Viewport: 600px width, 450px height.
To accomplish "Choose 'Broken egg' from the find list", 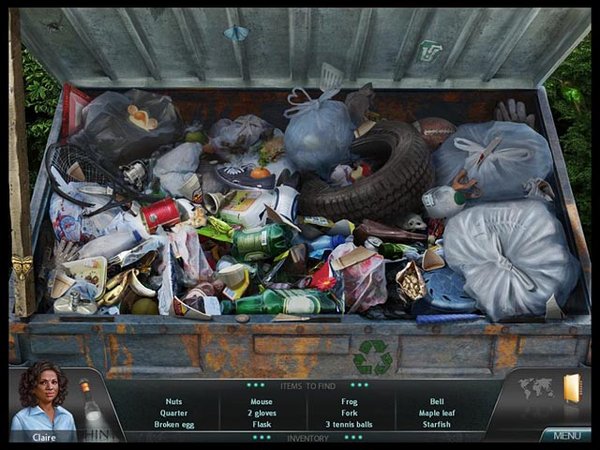I will 174,424.
